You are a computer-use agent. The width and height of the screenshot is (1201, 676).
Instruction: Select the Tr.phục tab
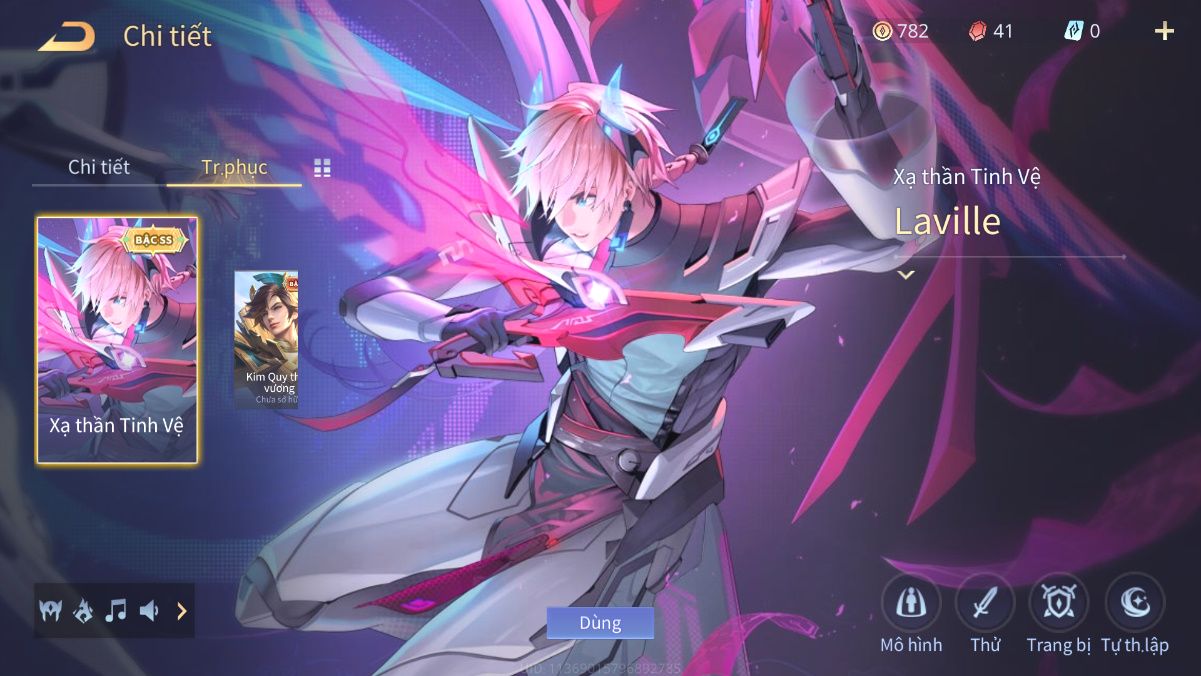pos(234,167)
